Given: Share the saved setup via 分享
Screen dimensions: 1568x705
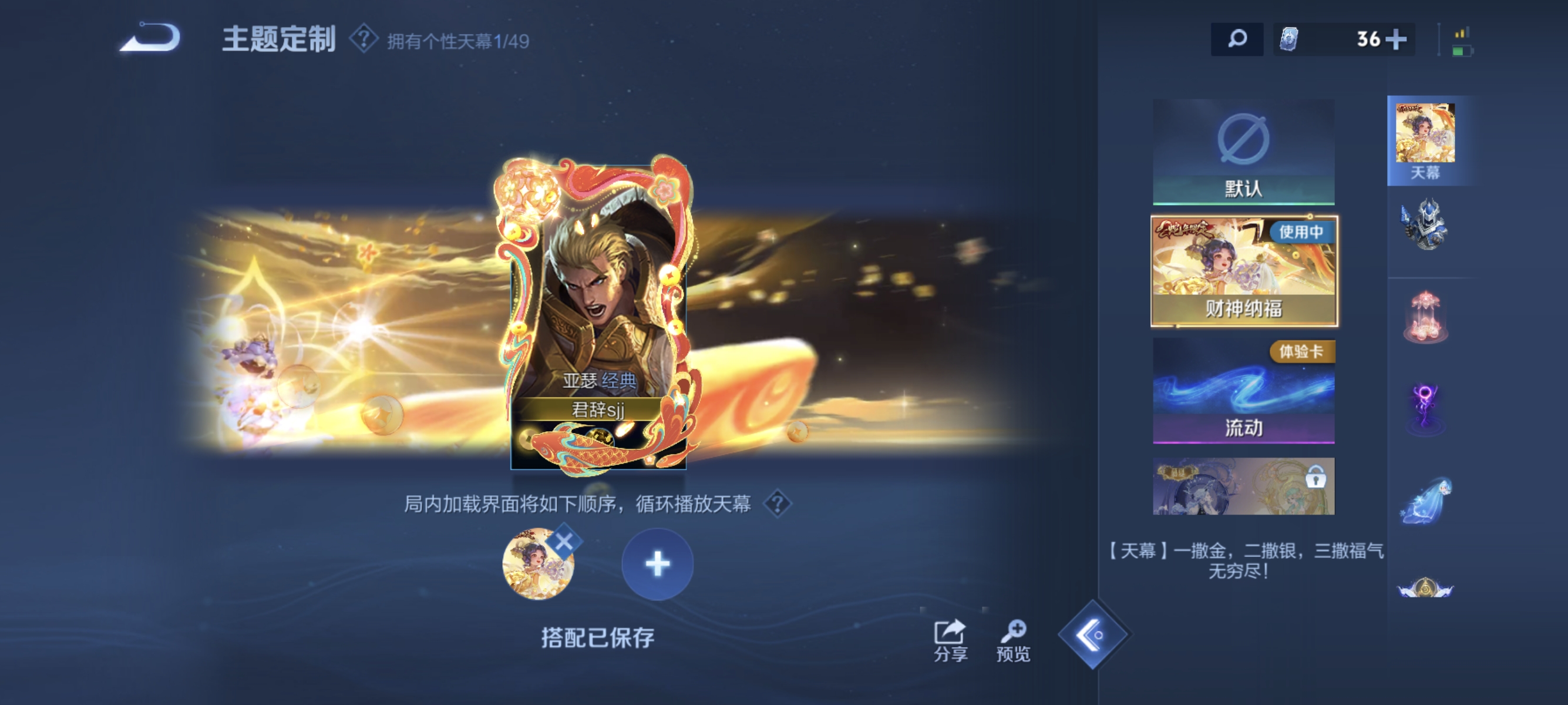Looking at the screenshot, I should click(950, 641).
